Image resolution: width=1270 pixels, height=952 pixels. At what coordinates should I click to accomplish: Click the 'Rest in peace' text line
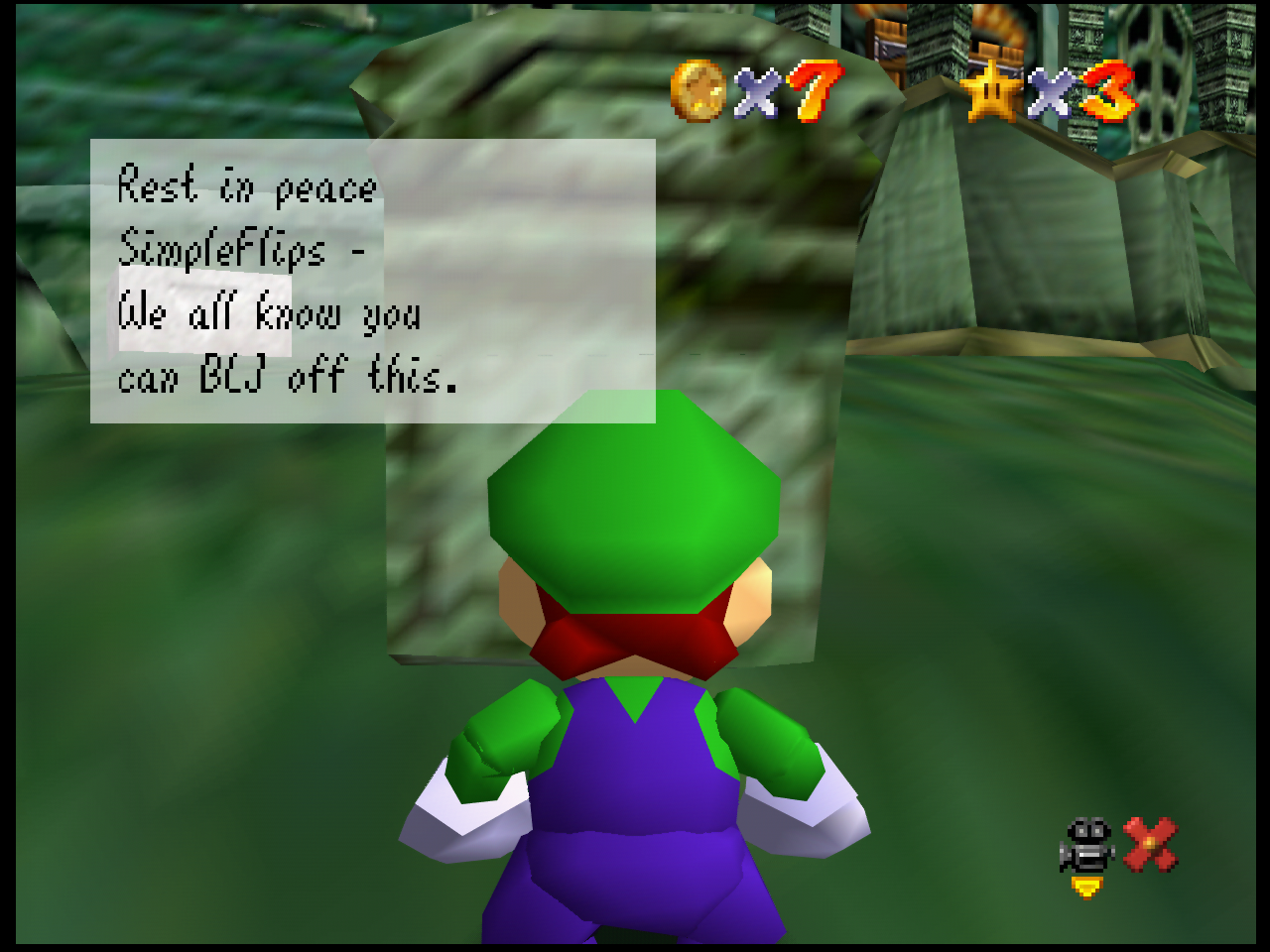pos(246,187)
